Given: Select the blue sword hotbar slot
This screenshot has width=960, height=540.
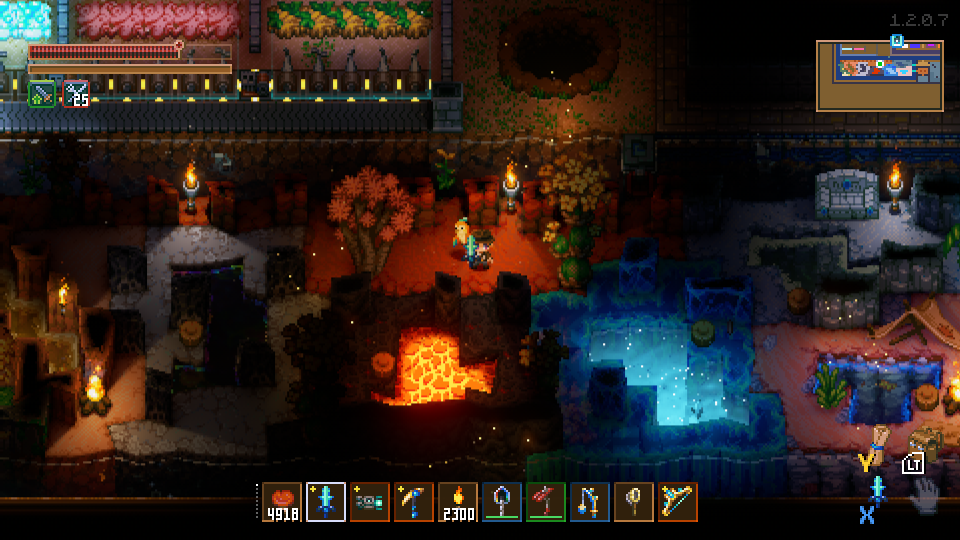Looking at the screenshot, I should coord(326,502).
